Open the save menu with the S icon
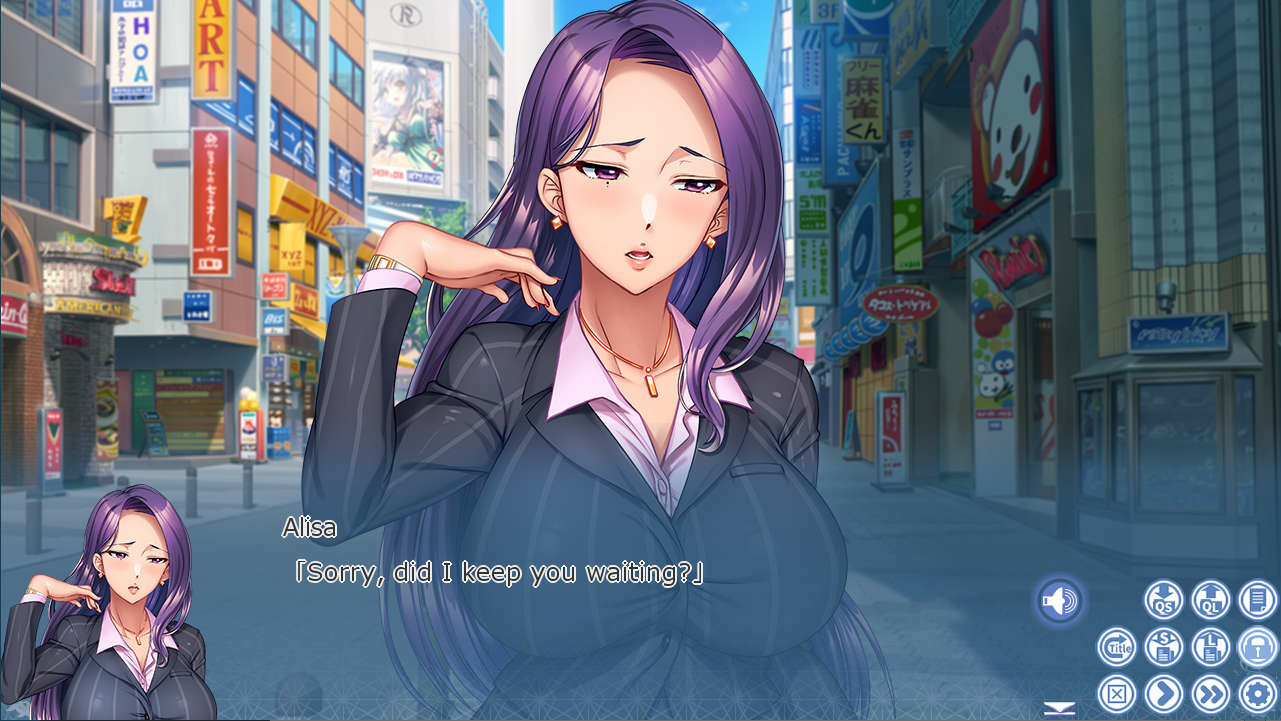 (1162, 647)
